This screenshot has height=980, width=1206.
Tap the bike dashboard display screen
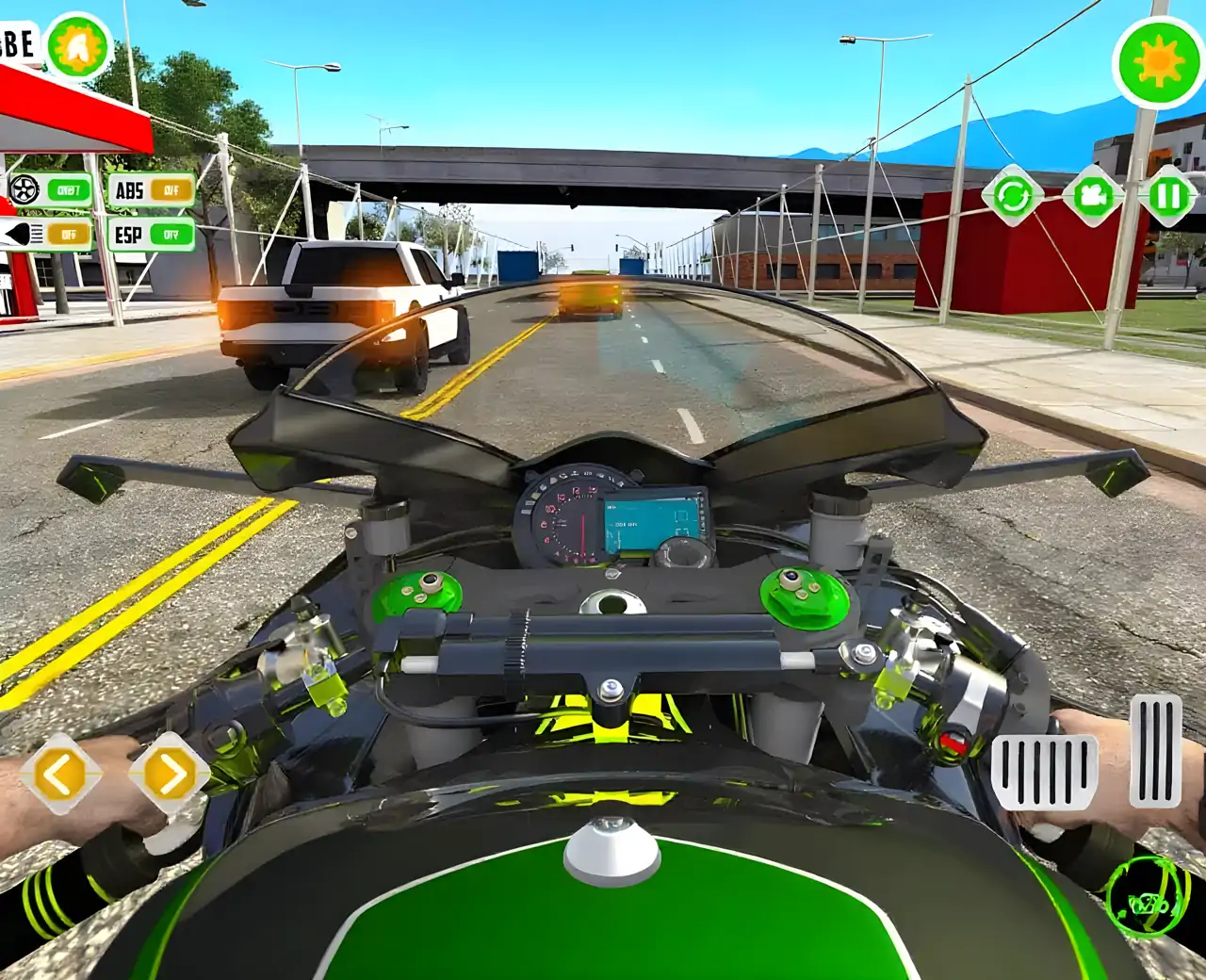click(x=652, y=518)
